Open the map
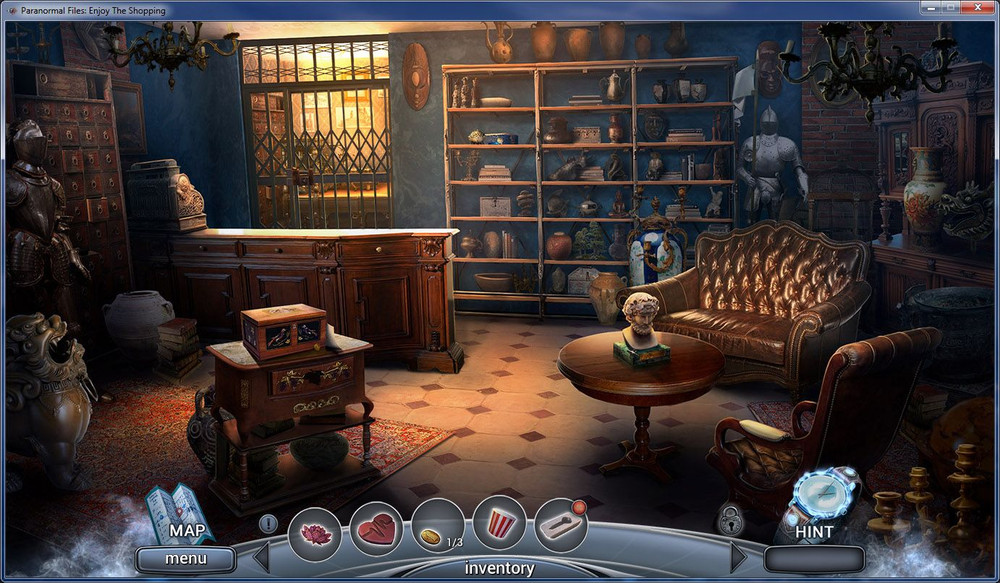Viewport: 1000px width, 583px height. [x=180, y=514]
